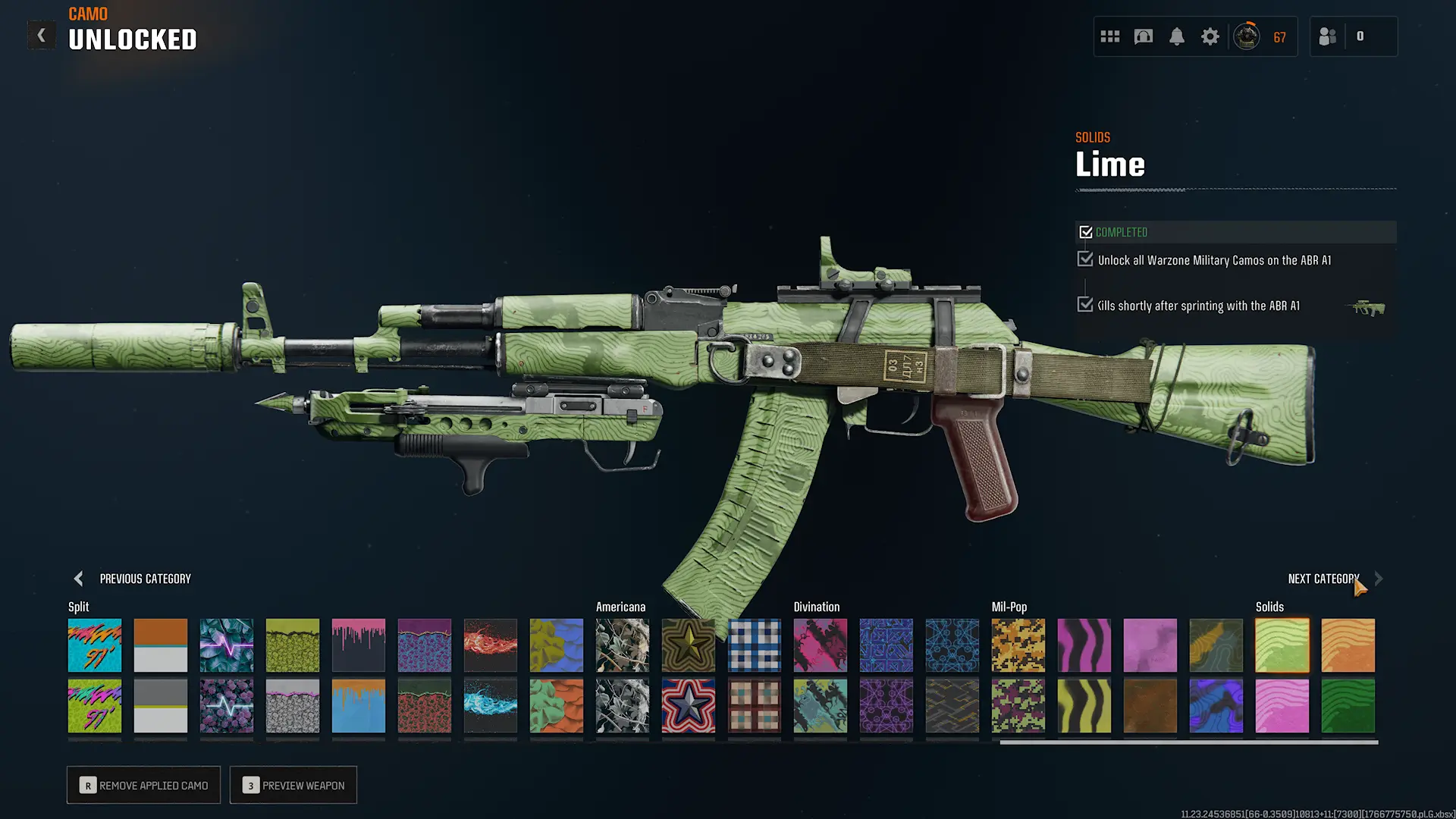Remove the applied camo
Image resolution: width=1456 pixels, height=819 pixels.
click(143, 785)
